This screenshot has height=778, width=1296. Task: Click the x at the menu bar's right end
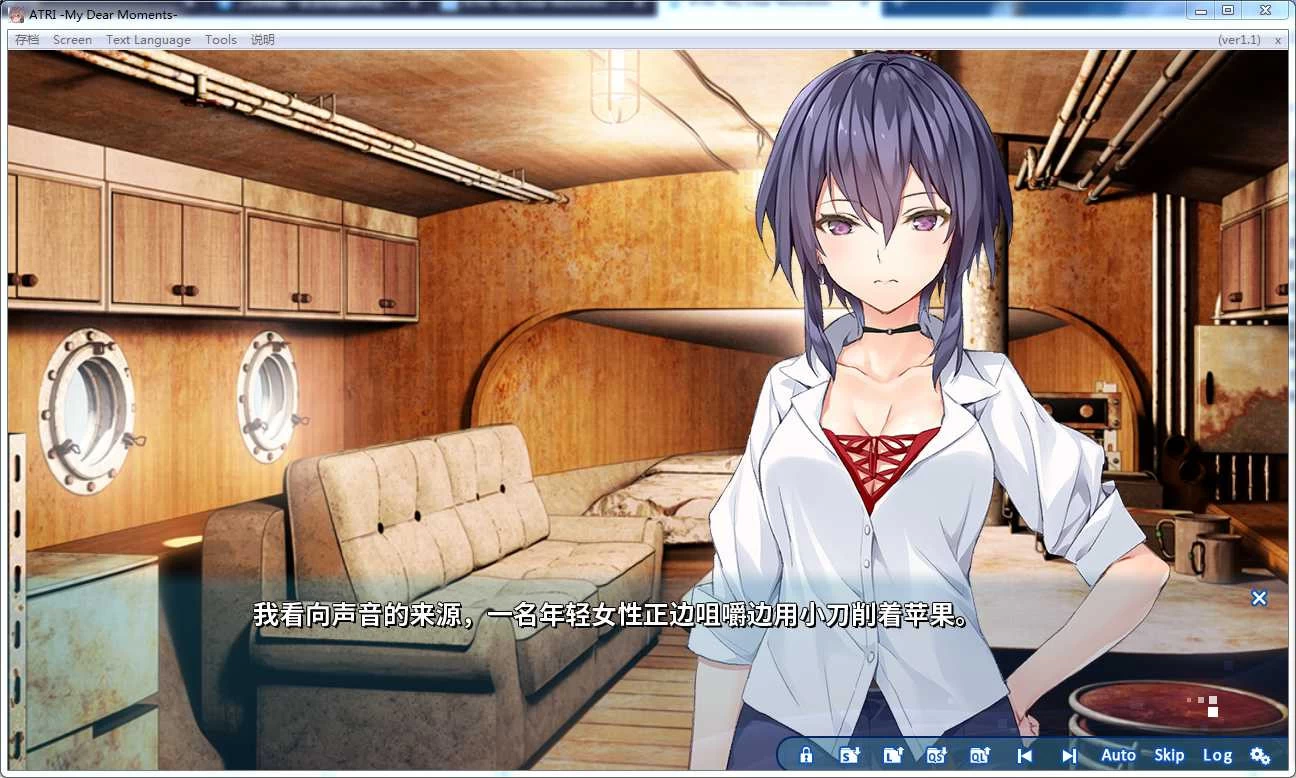coord(1278,39)
